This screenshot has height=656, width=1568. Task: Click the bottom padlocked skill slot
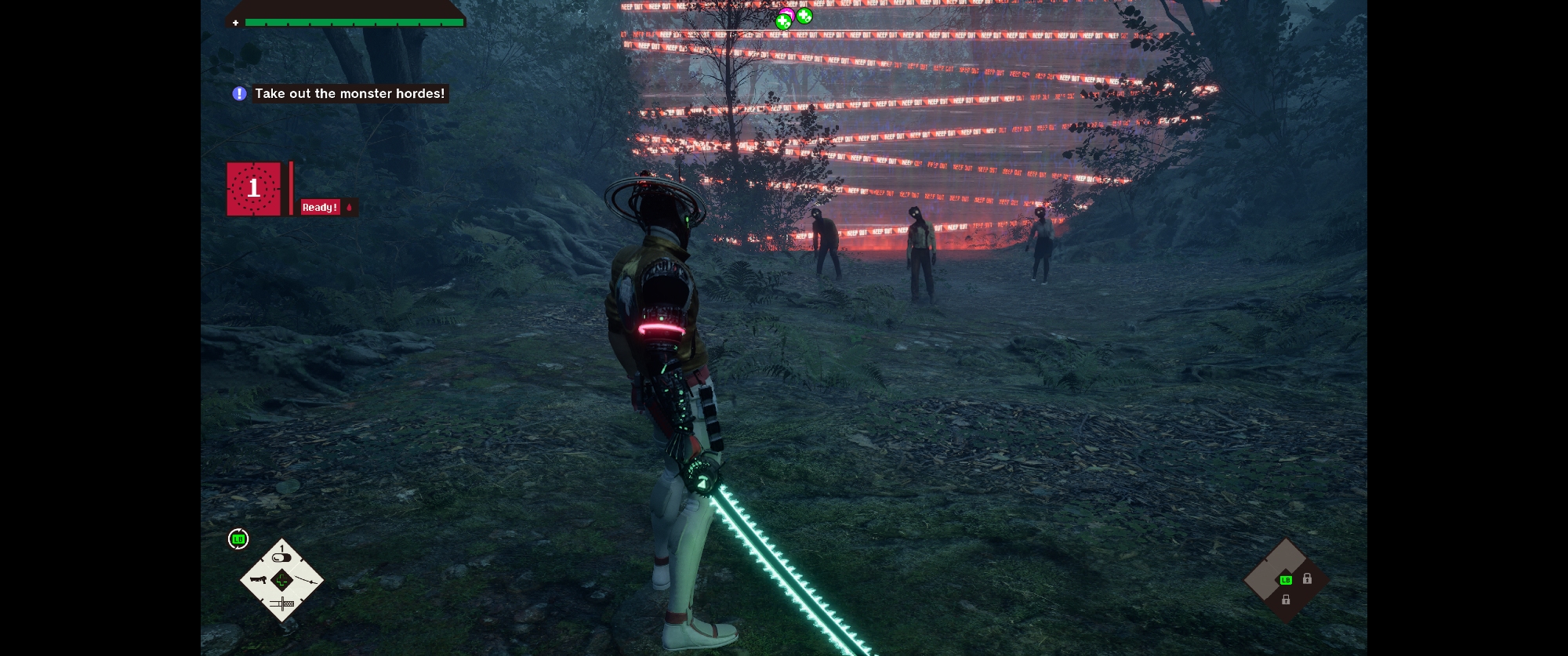tap(1286, 600)
